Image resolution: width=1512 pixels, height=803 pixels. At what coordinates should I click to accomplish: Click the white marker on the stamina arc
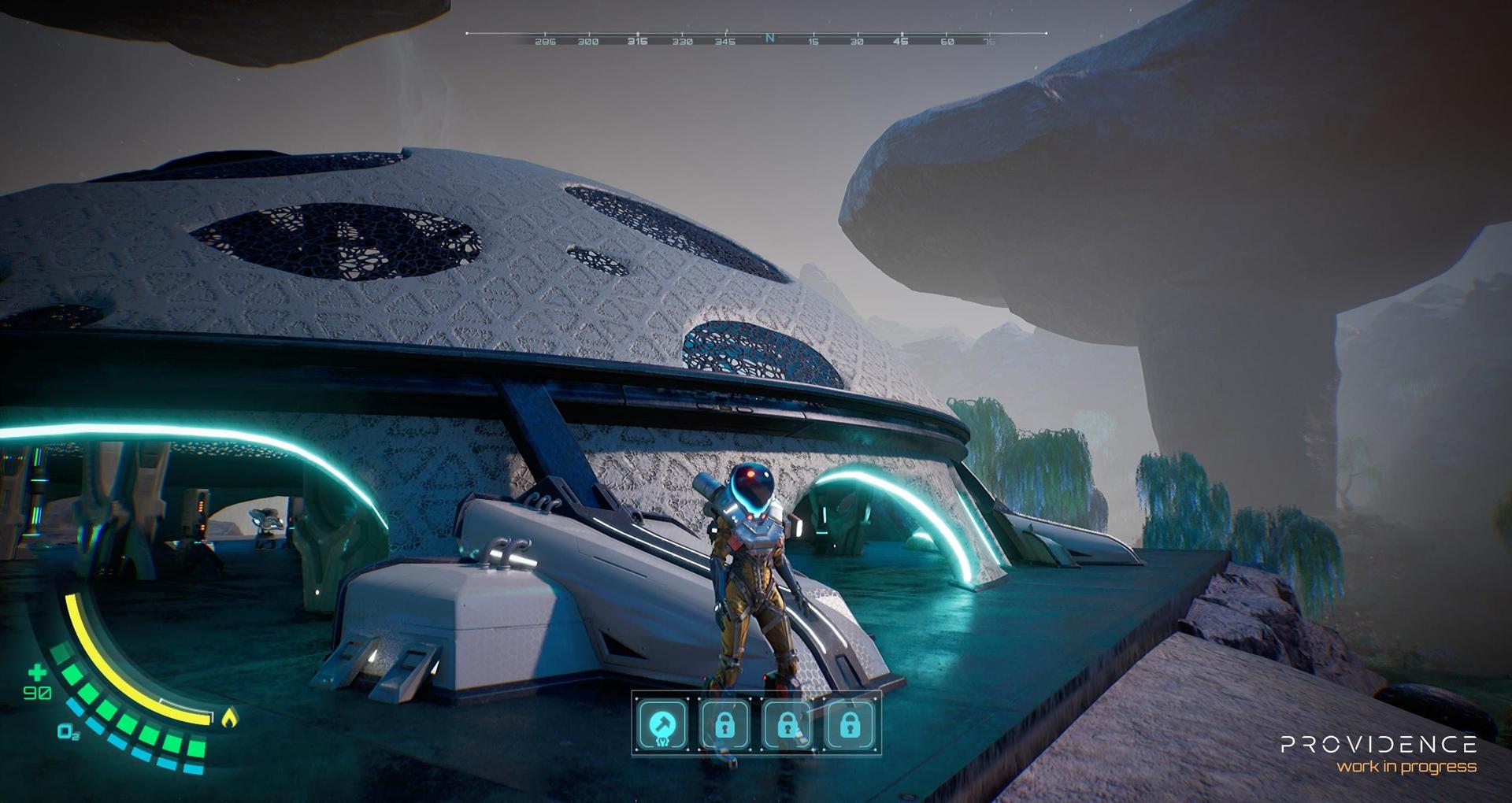pyautogui.click(x=185, y=707)
